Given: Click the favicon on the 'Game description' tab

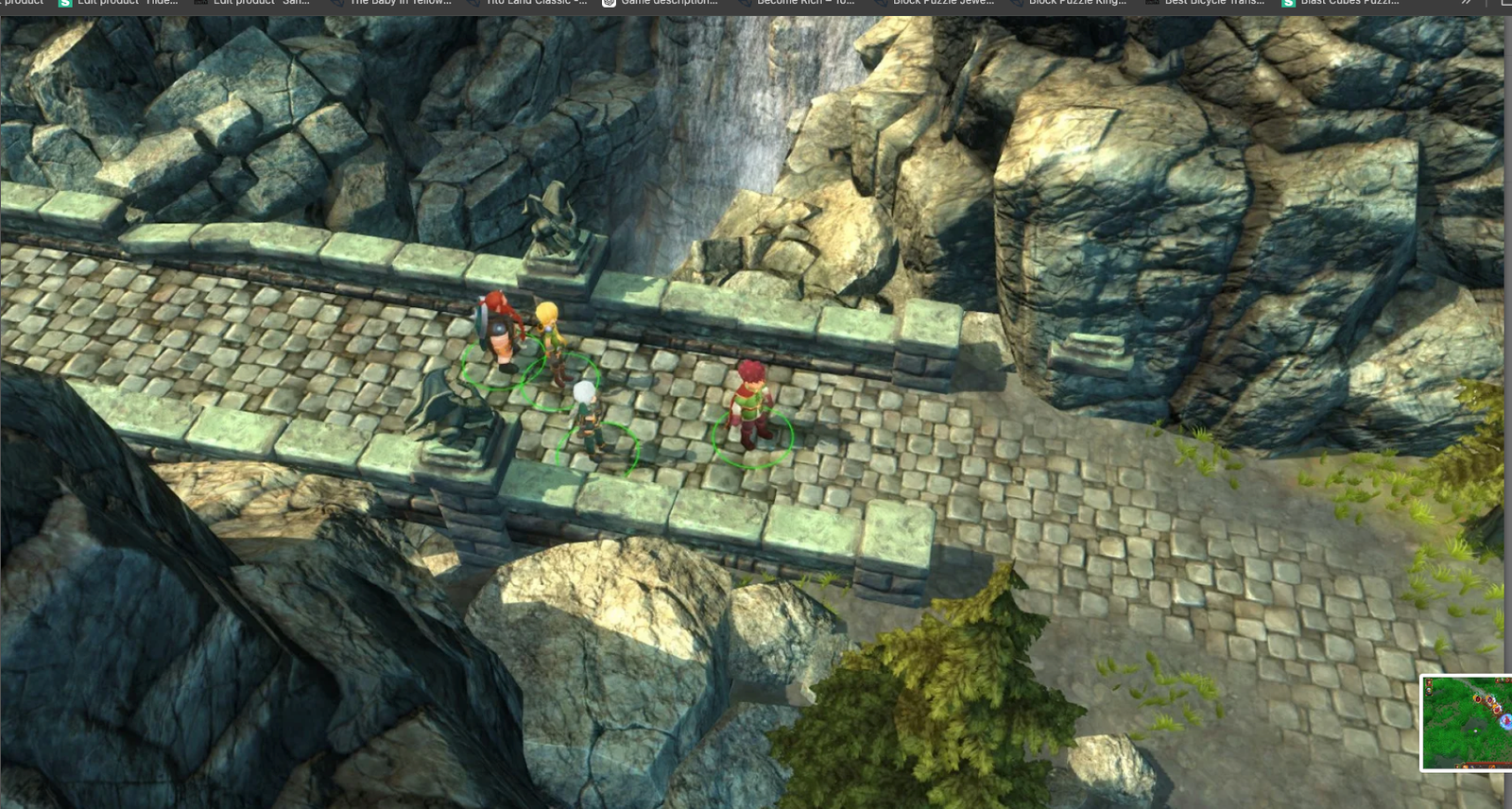Looking at the screenshot, I should point(608,4).
